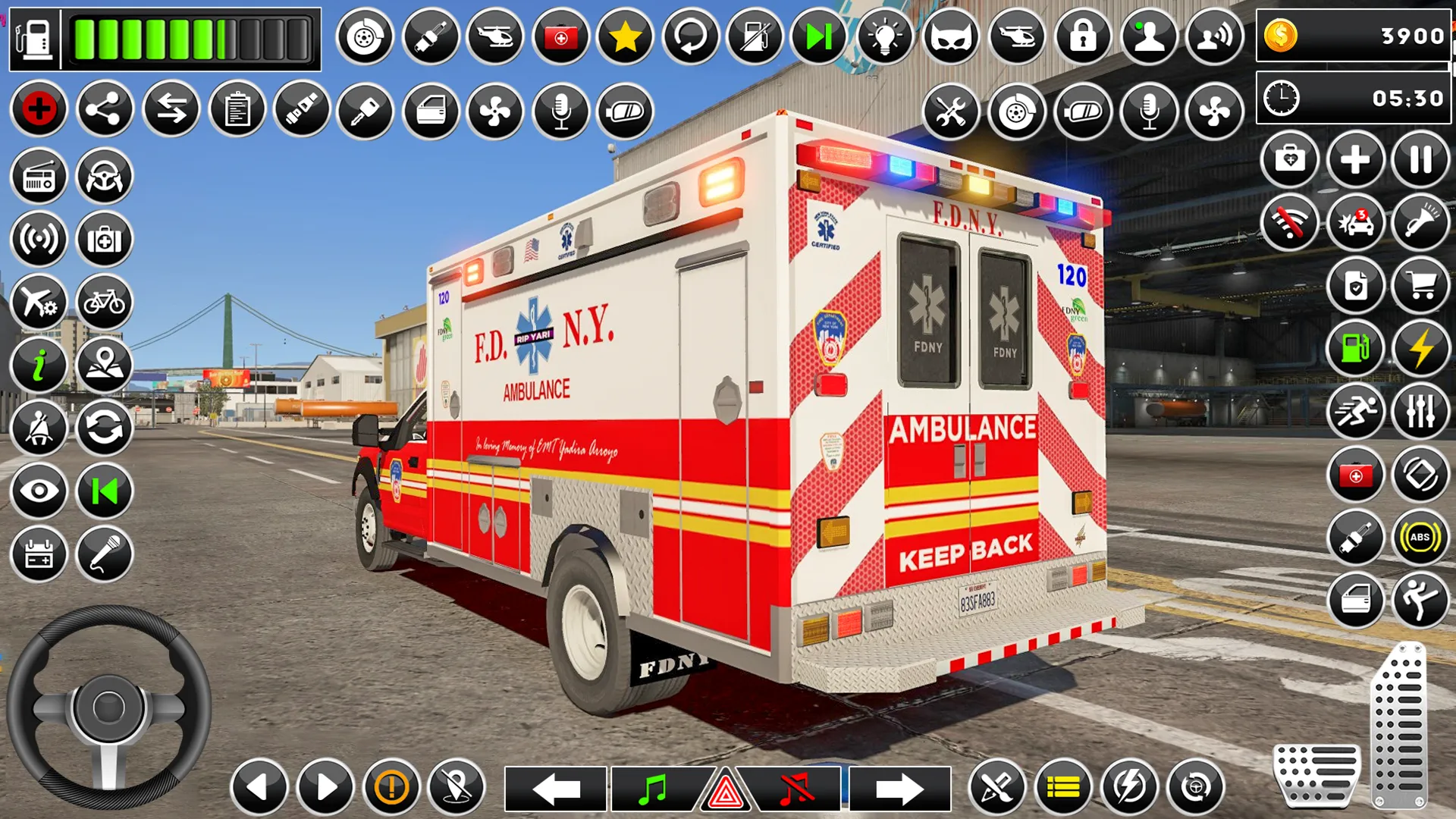Image resolution: width=1456 pixels, height=819 pixels.
Task: Turn on the green music note
Action: 652,789
